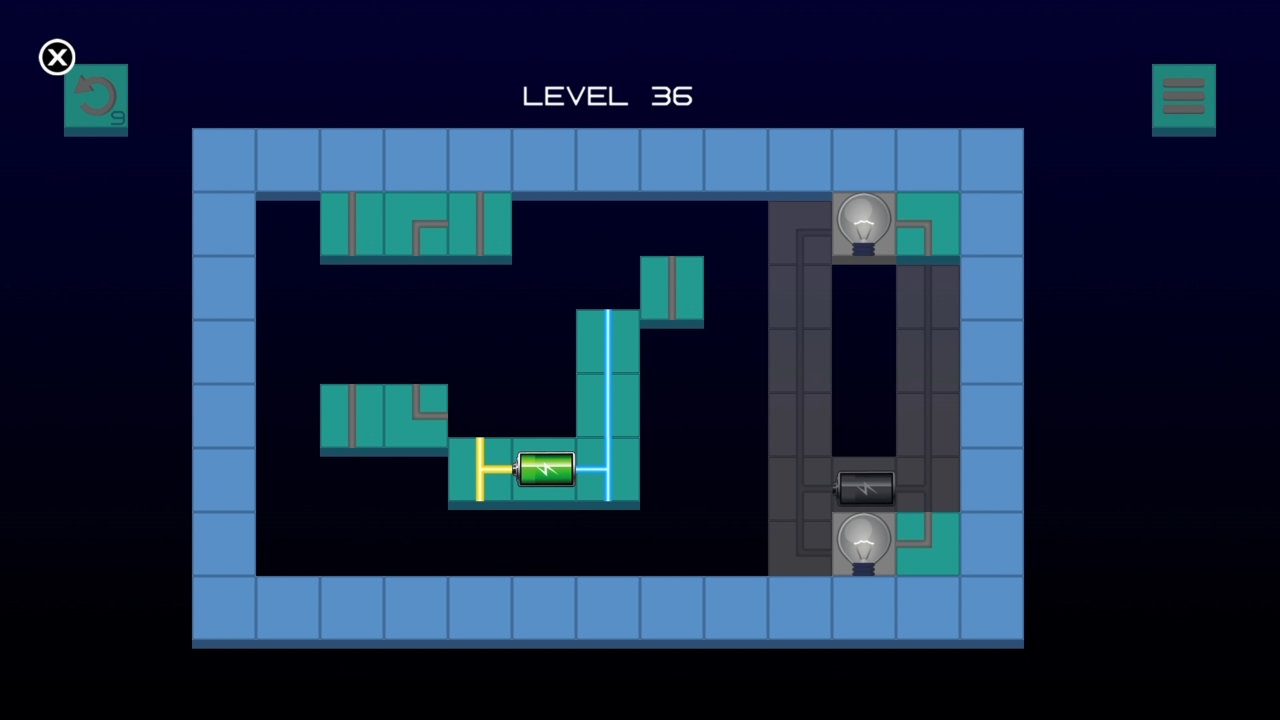Exit the level with the X button
This screenshot has width=1280, height=720.
(x=57, y=57)
